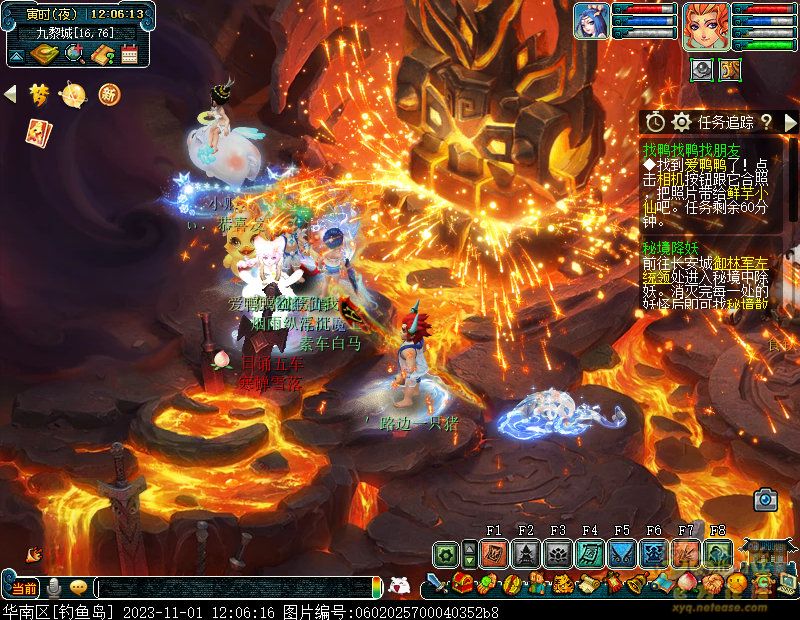Open the treasure chest icon in the bottom menu
This screenshot has height=620, width=800.
coord(462,583)
